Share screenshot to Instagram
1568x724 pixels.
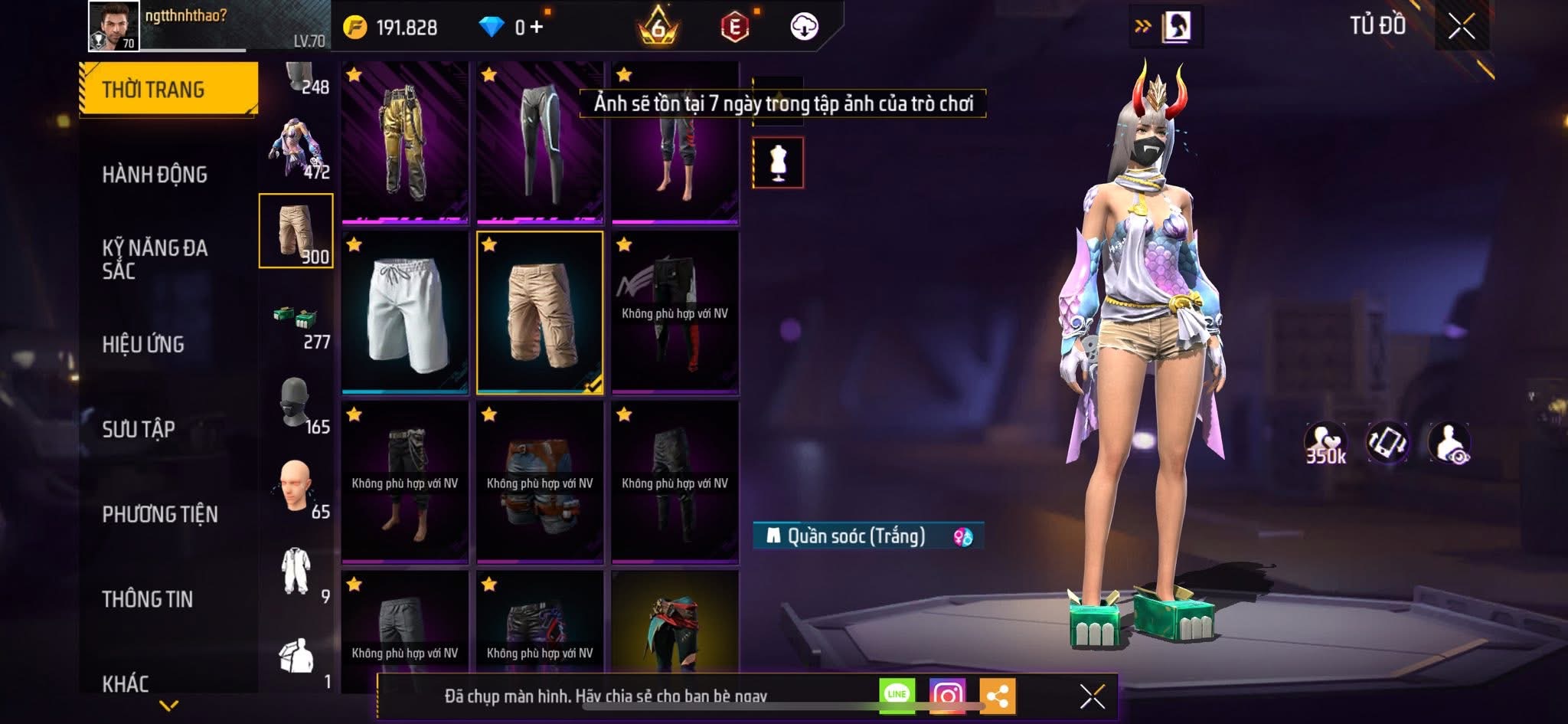click(x=947, y=696)
